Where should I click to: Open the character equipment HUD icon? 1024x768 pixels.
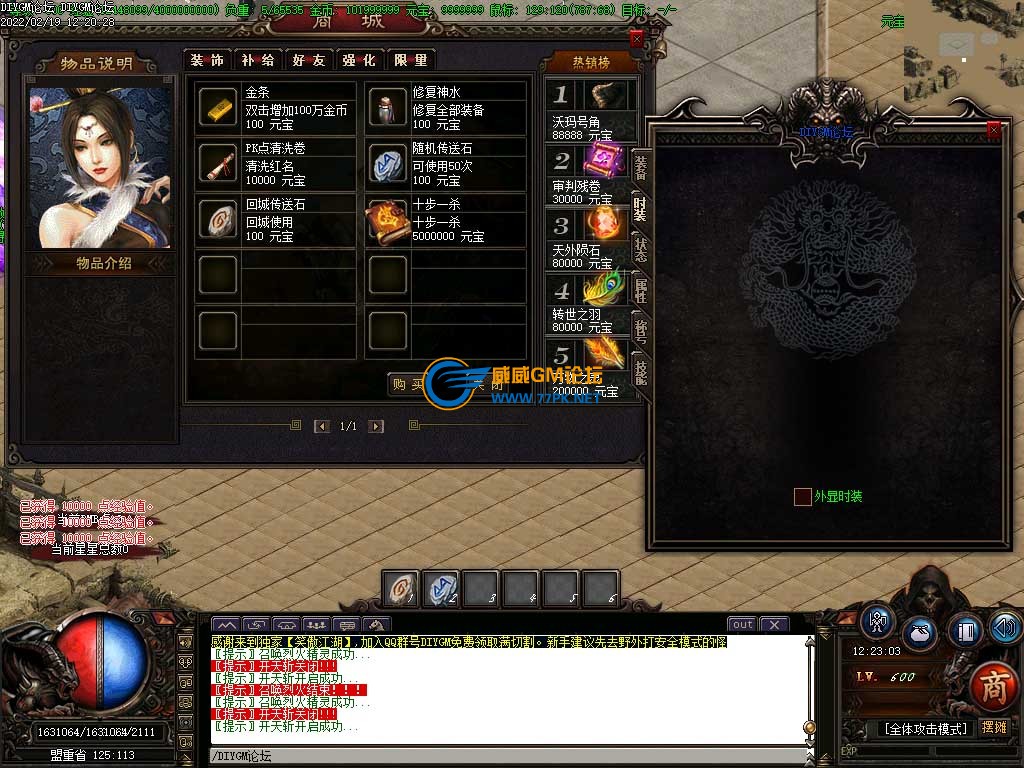pyautogui.click(x=878, y=622)
